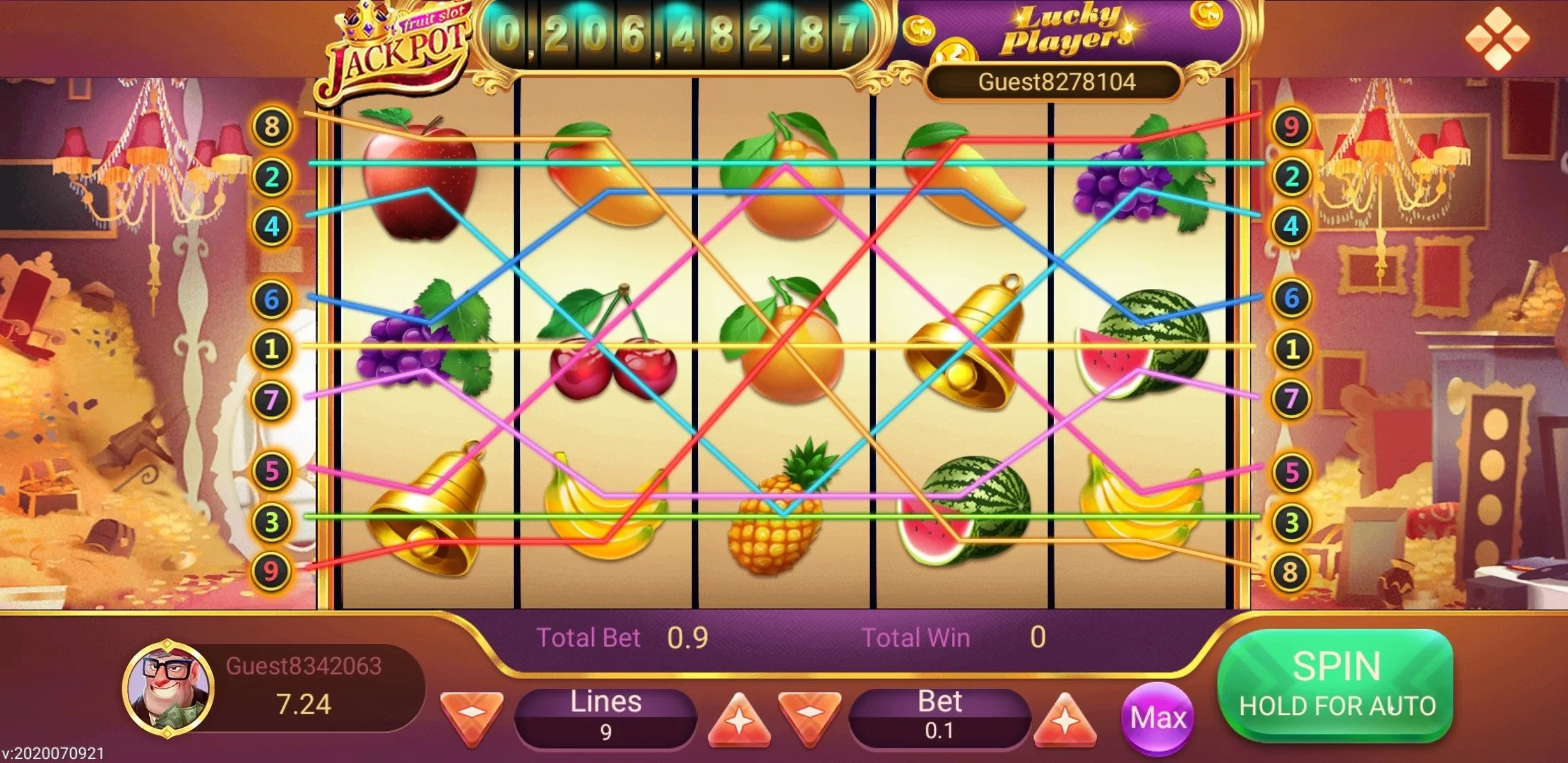Viewport: 1568px width, 763px height.
Task: Decrease the number of Lines
Action: tap(471, 717)
